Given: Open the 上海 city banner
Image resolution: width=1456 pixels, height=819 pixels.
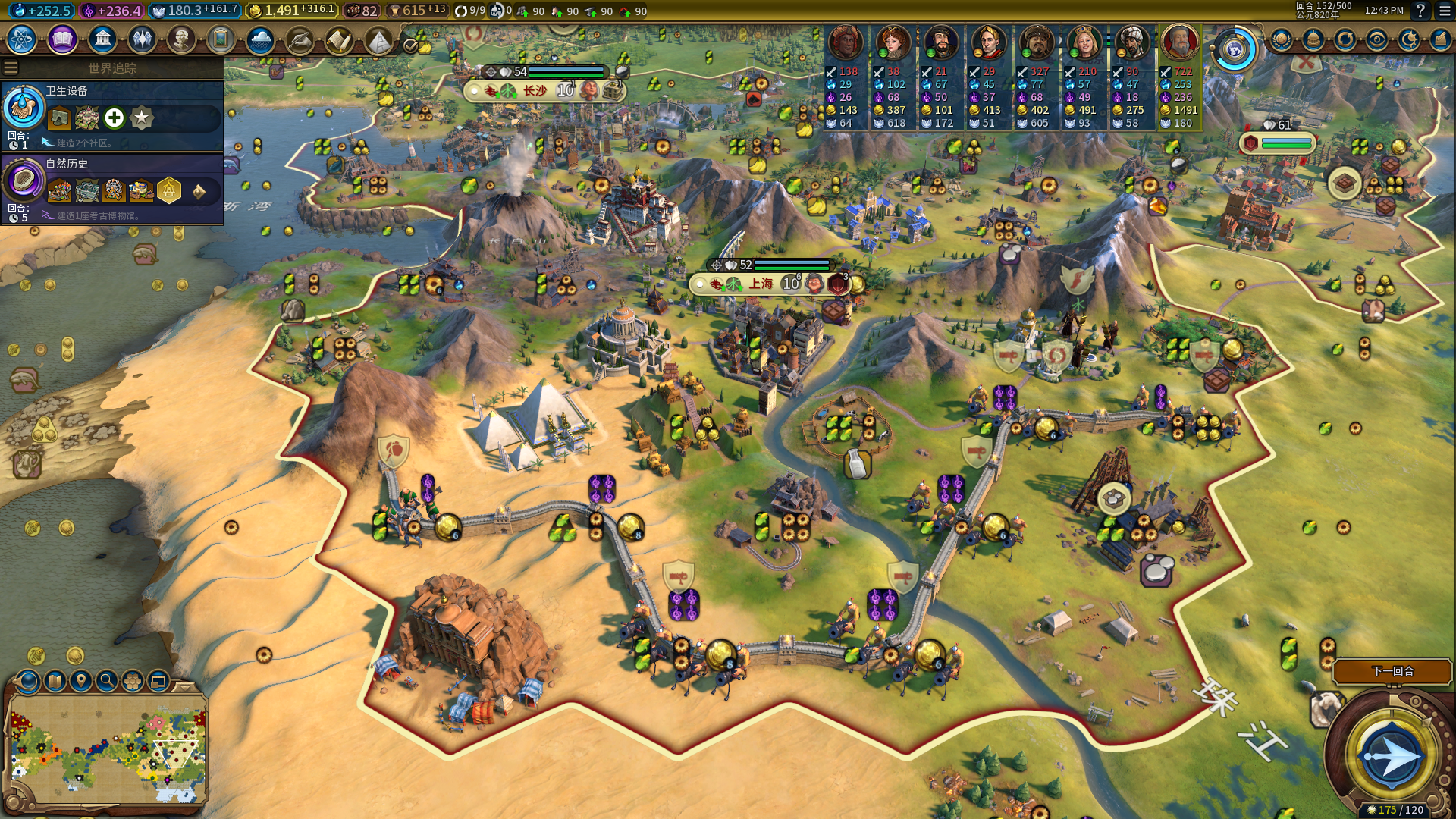Looking at the screenshot, I should (761, 284).
